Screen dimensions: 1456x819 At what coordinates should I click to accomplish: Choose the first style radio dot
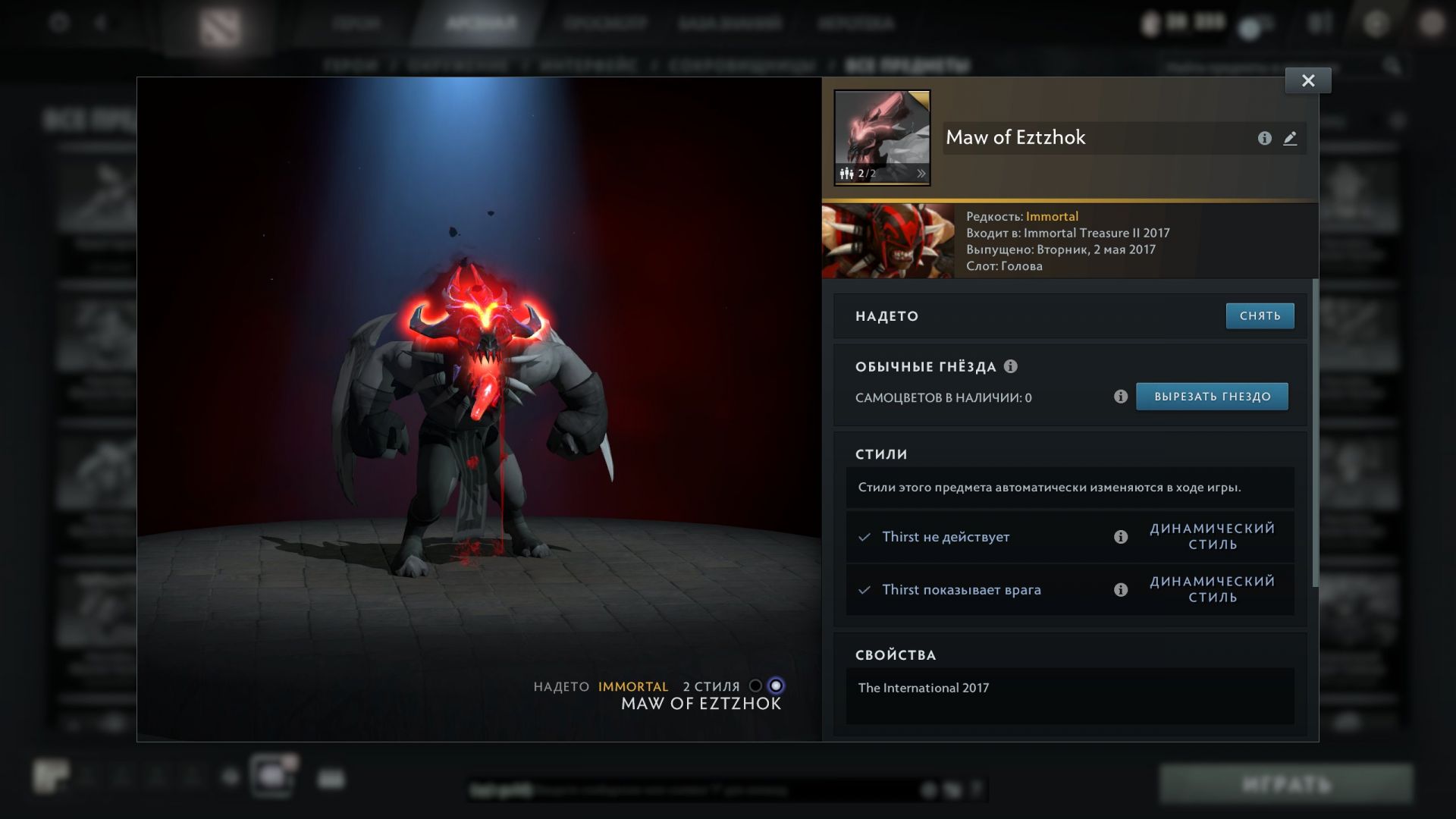755,686
